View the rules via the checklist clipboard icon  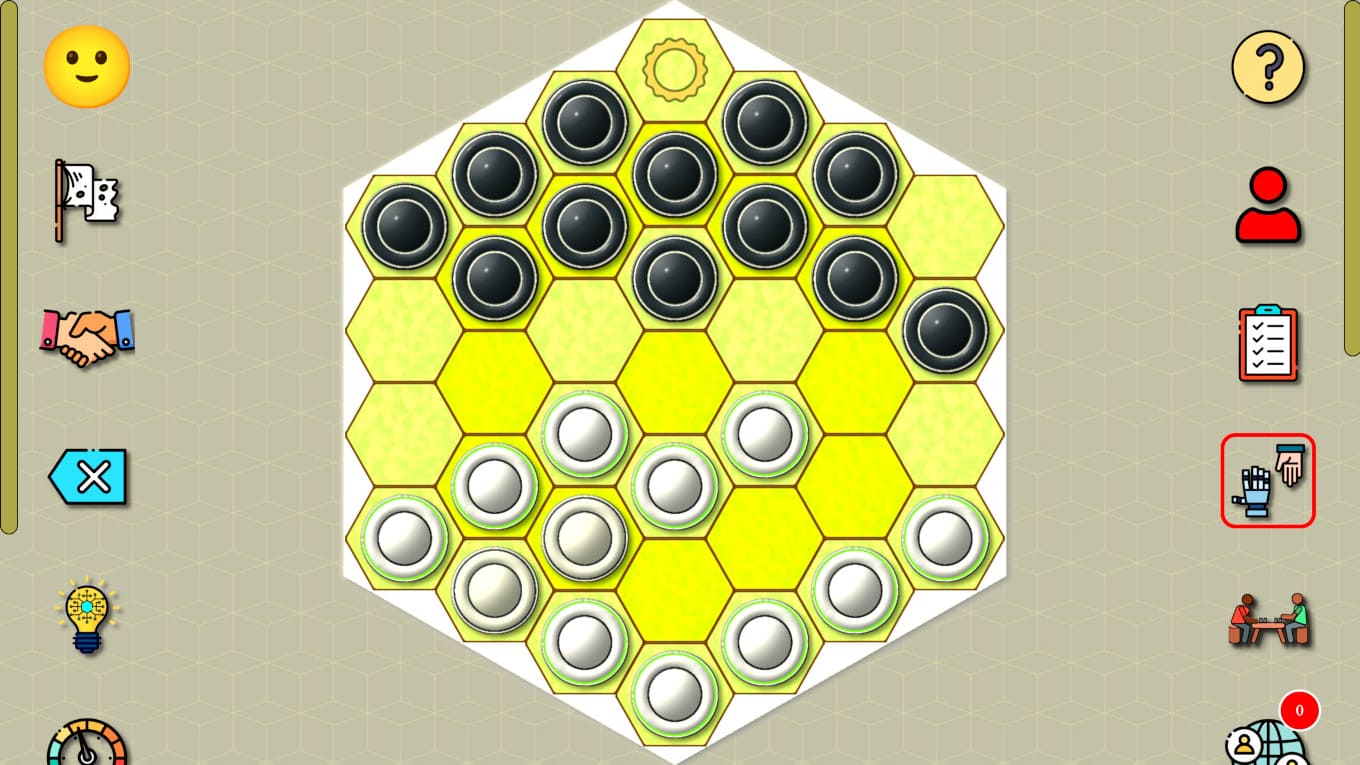pos(1266,342)
